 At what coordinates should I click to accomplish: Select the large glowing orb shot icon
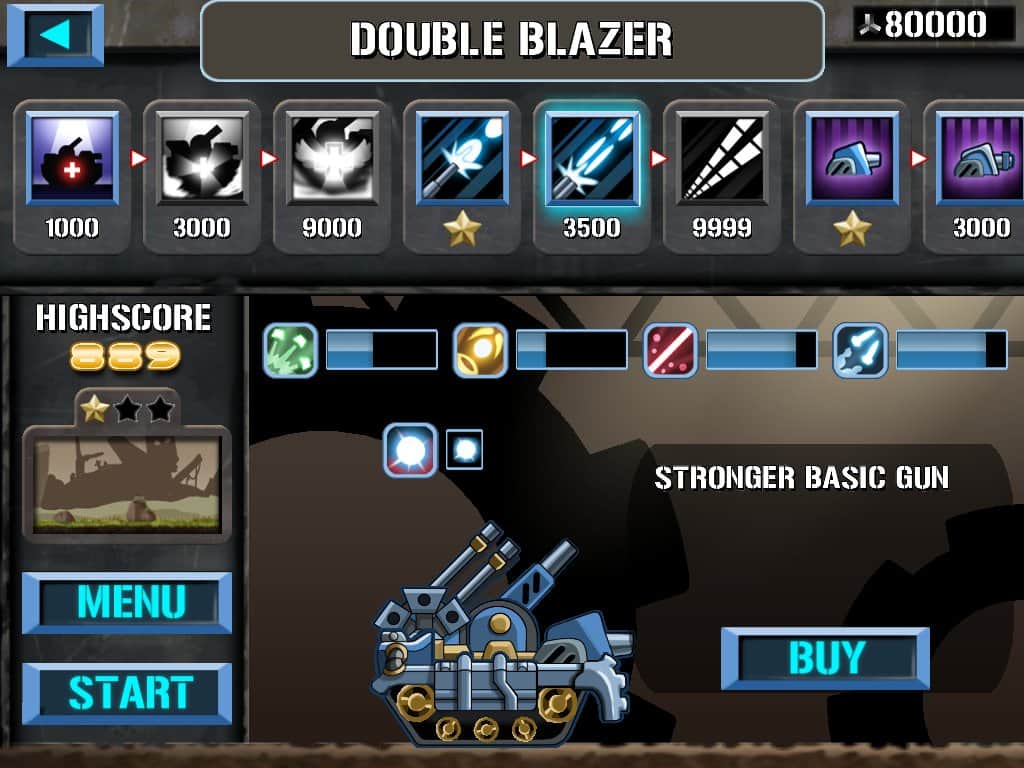coord(411,450)
